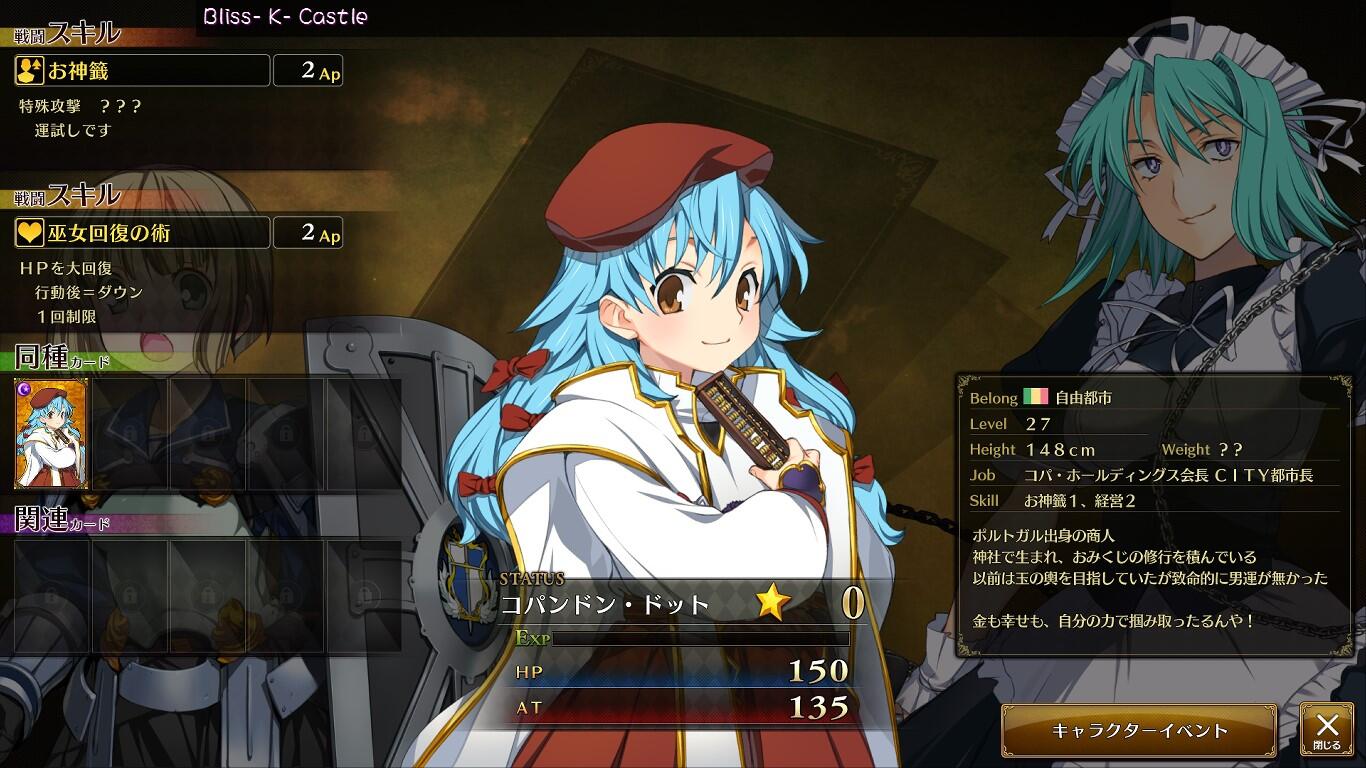Close the character screen with 閉じる

[1326, 730]
